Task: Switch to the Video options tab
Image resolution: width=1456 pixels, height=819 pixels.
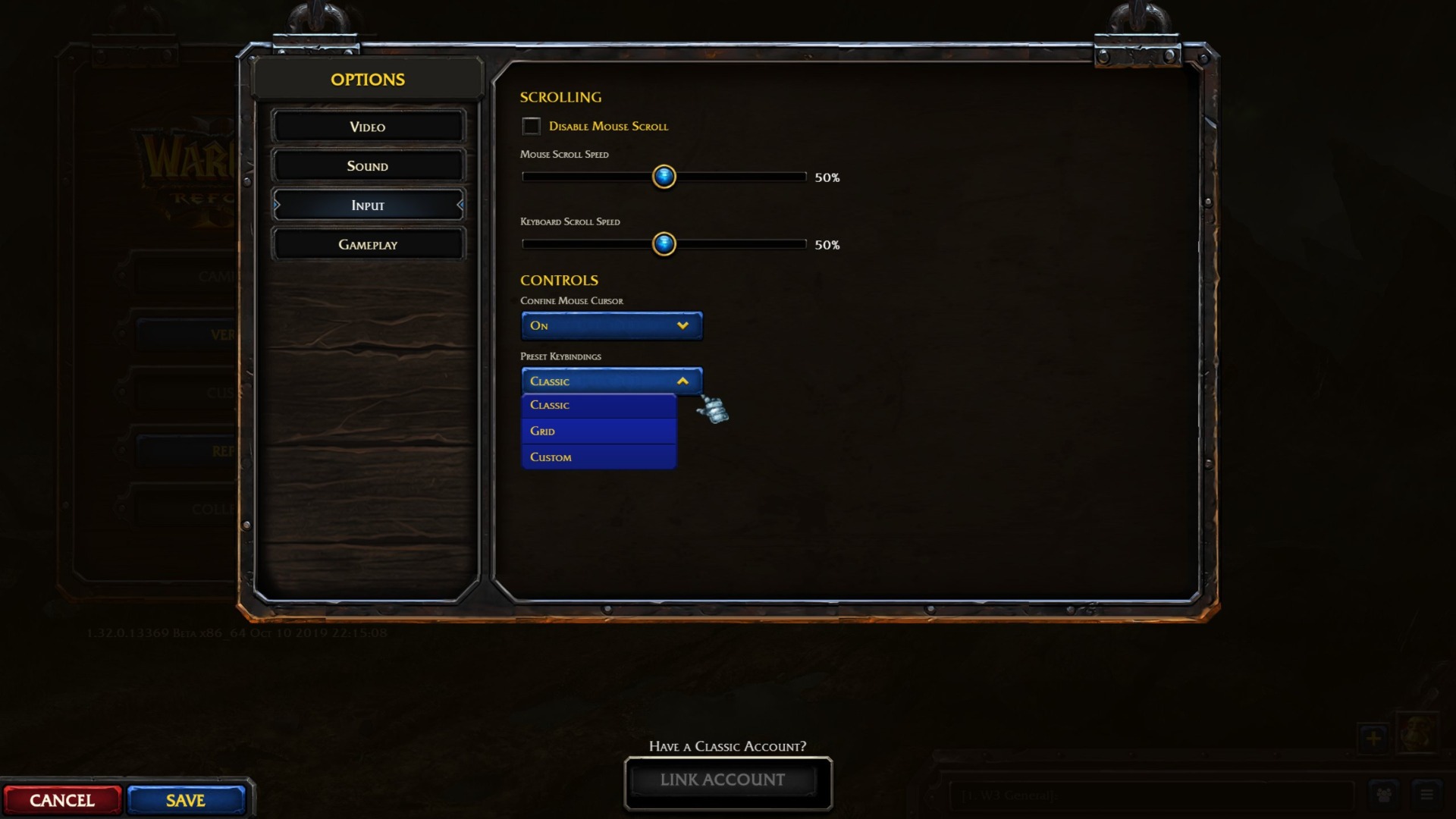Action: (368, 127)
